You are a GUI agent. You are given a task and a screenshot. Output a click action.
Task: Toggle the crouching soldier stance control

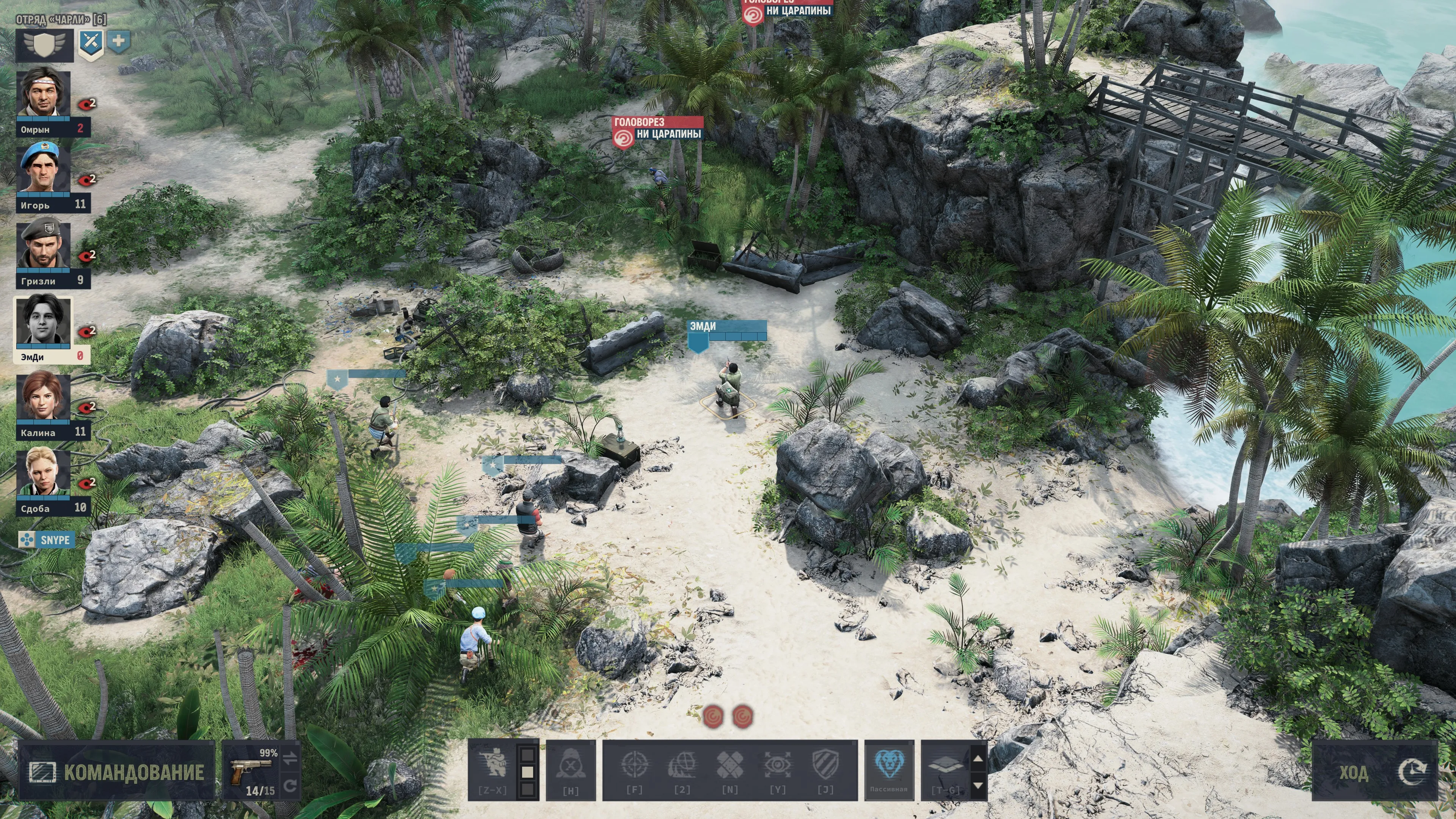(492, 769)
